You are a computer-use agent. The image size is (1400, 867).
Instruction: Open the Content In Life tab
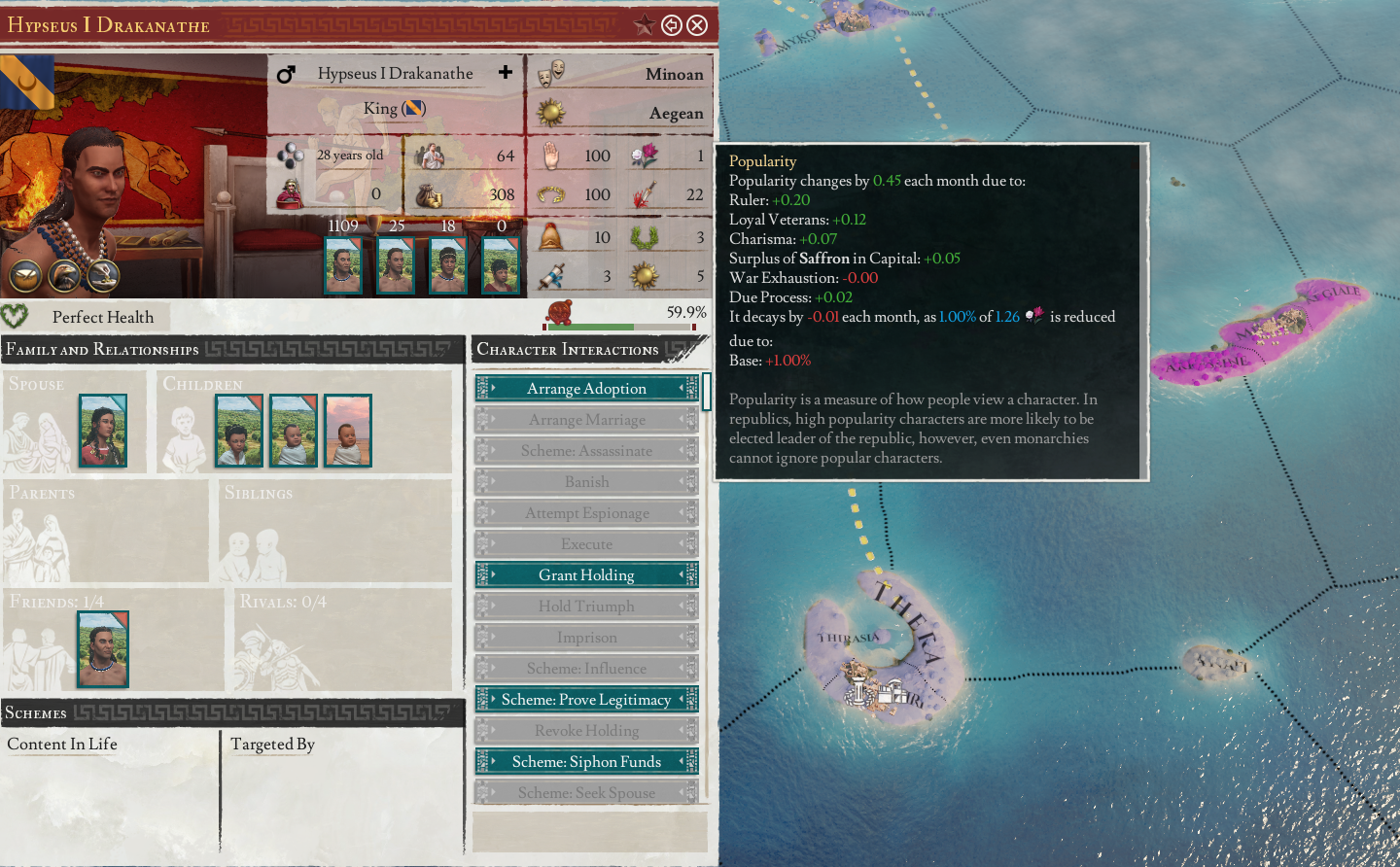point(60,745)
